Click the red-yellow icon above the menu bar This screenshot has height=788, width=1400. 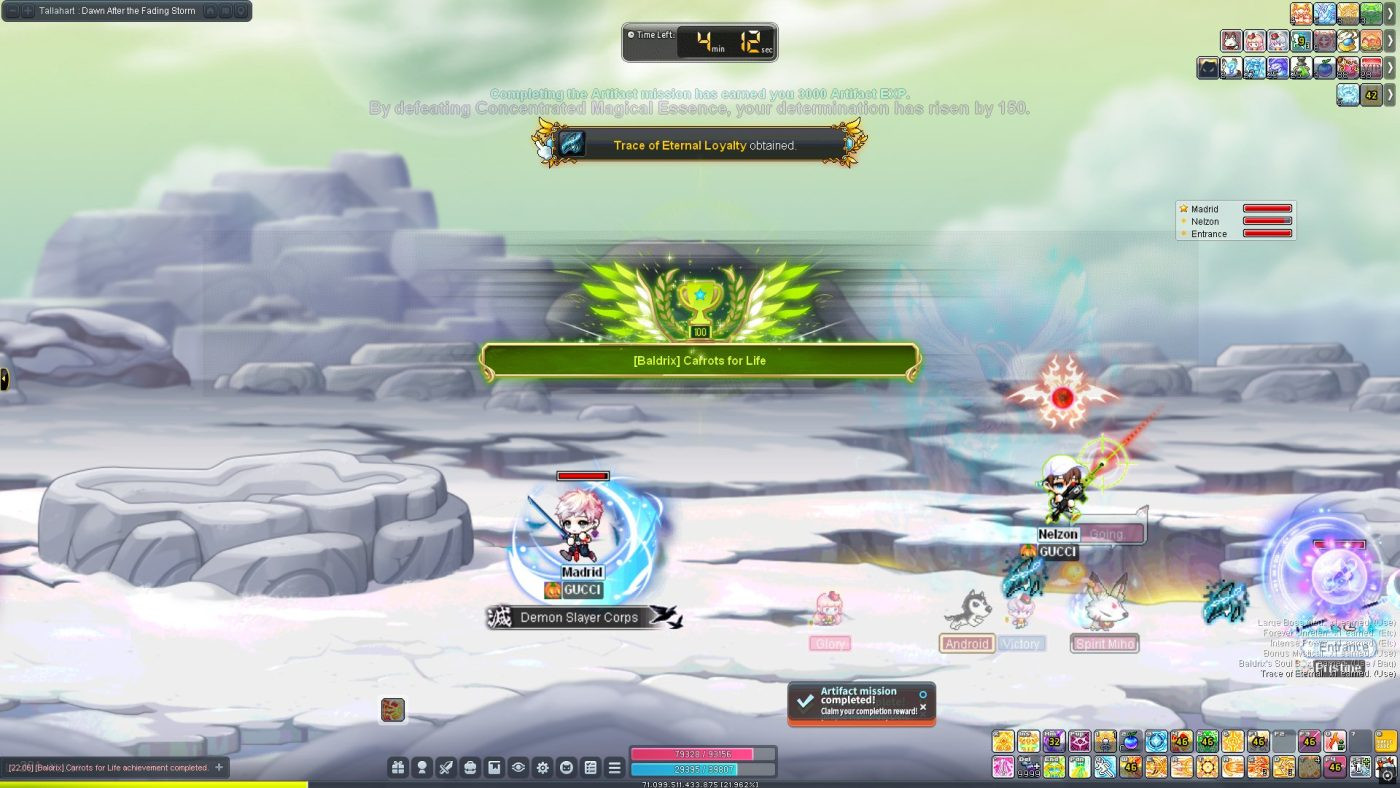coord(393,710)
